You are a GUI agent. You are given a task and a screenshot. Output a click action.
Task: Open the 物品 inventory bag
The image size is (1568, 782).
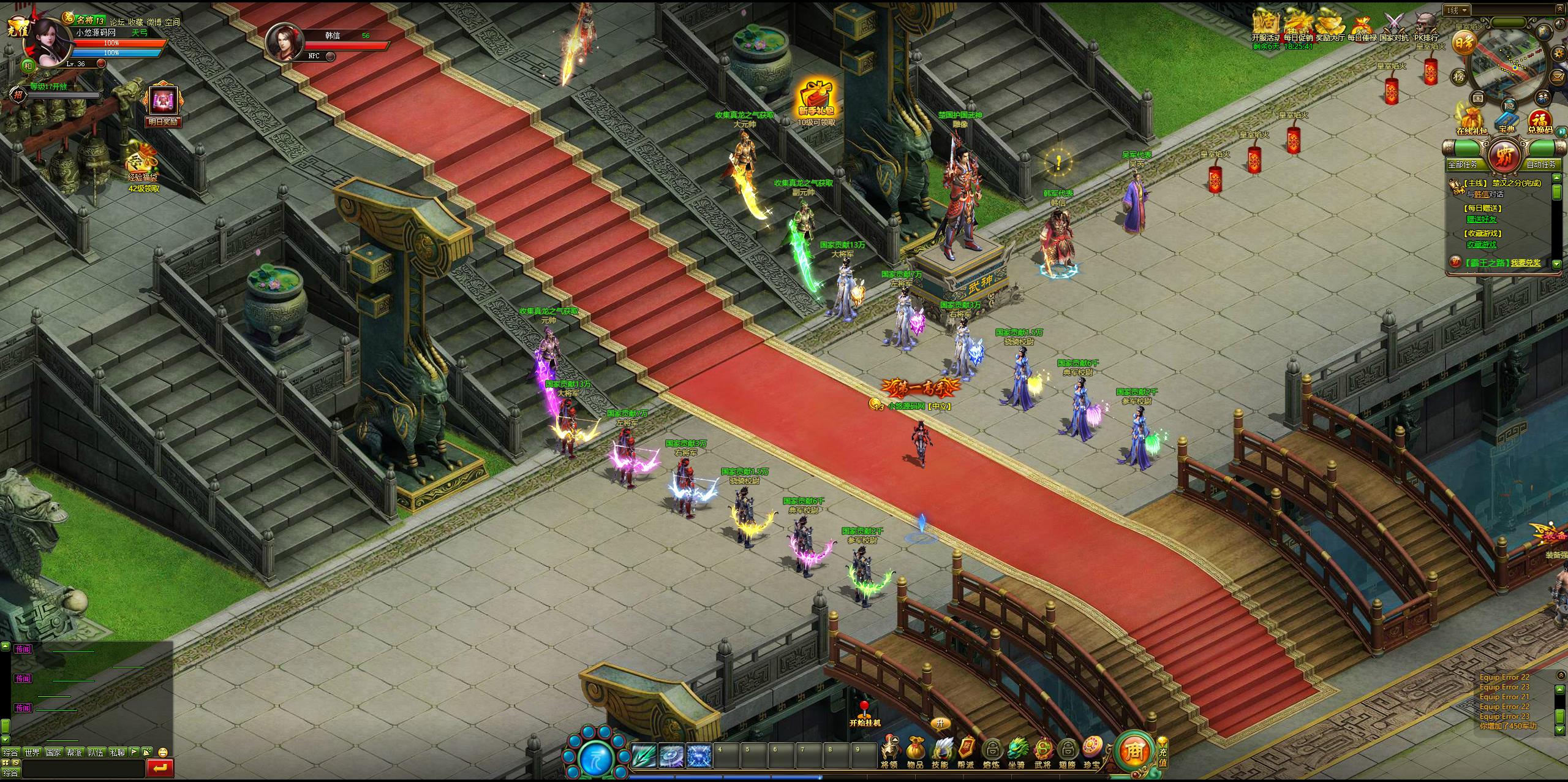[915, 751]
